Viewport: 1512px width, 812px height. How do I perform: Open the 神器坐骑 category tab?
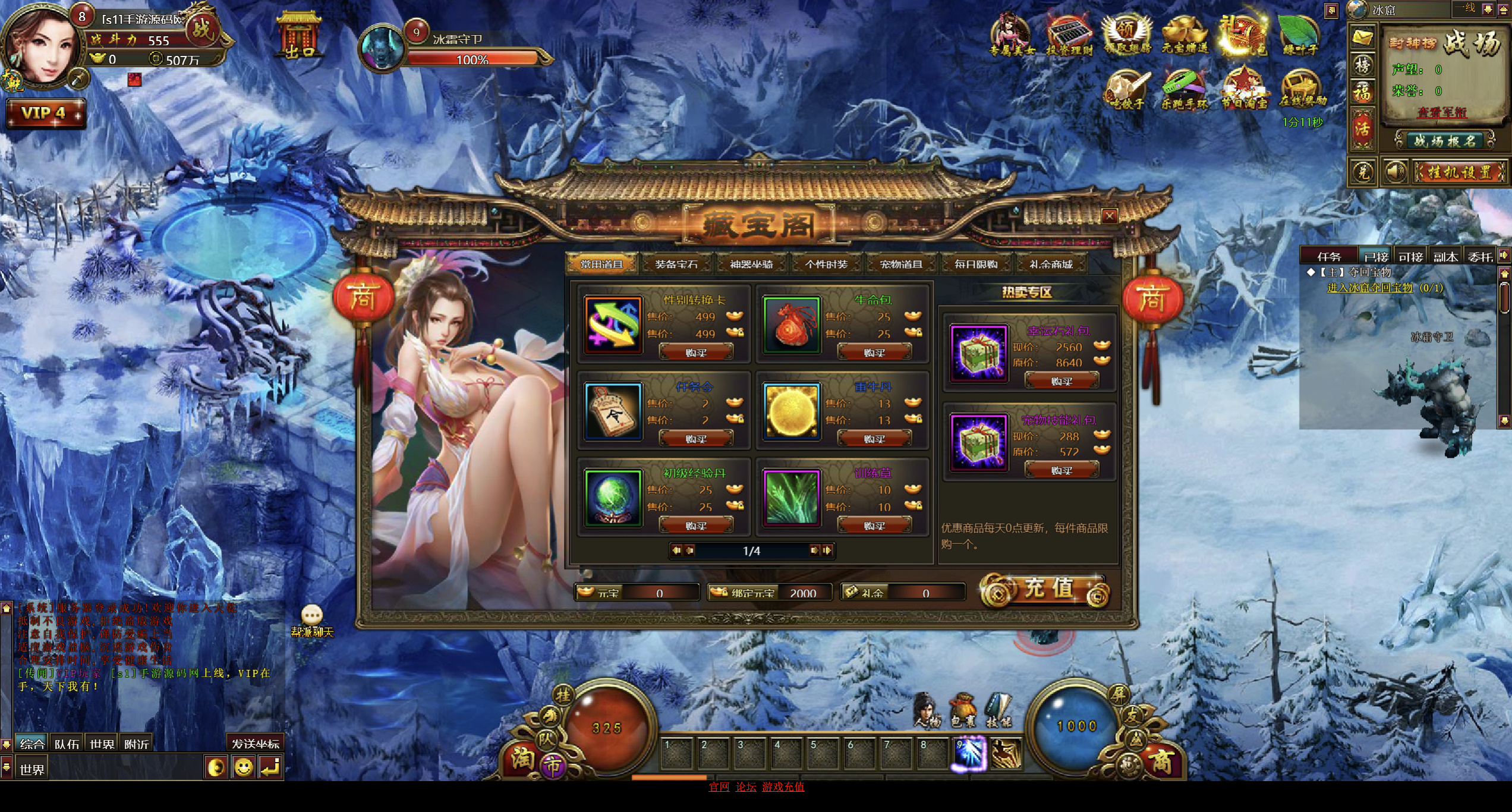point(751,264)
